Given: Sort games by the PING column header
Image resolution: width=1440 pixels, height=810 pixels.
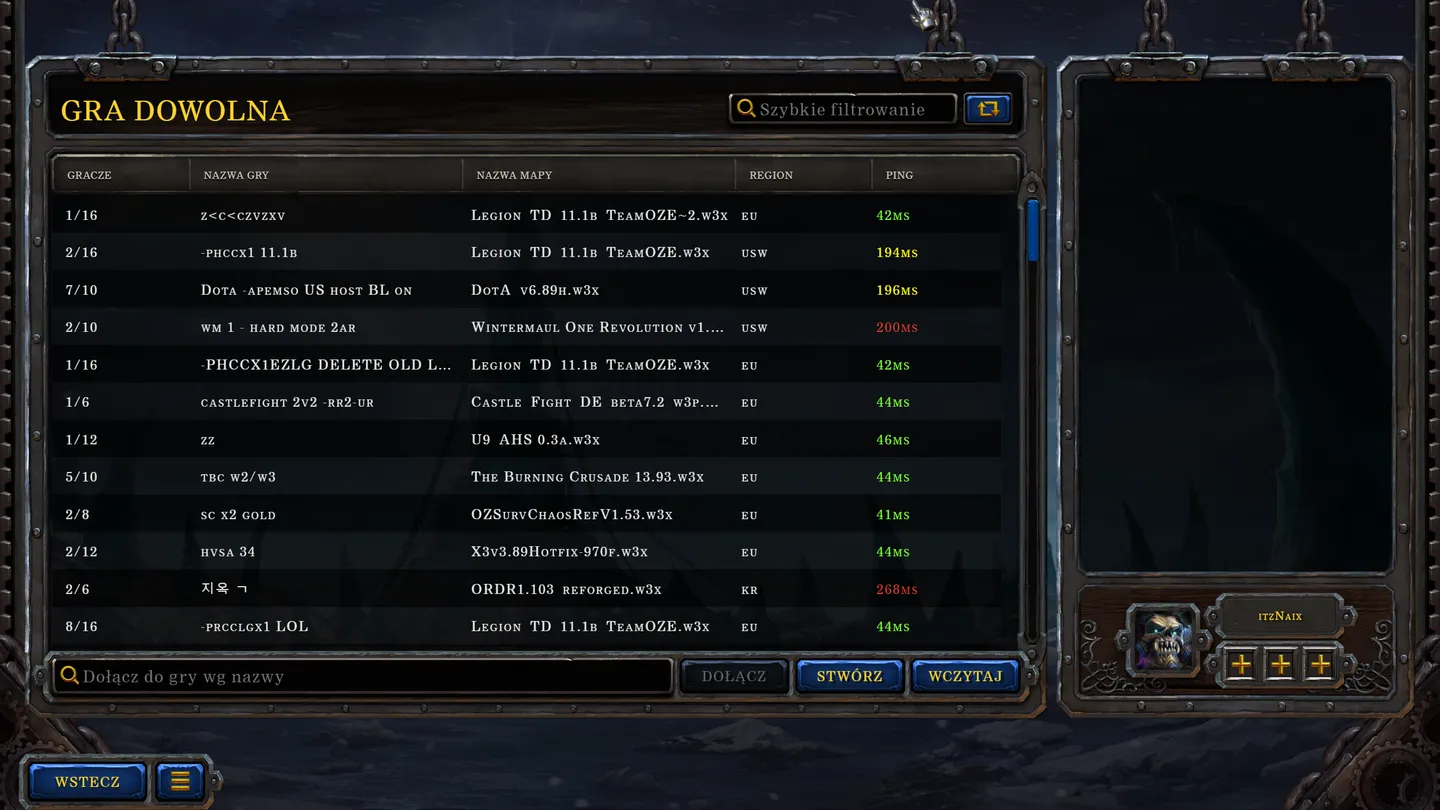Looking at the screenshot, I should (x=898, y=175).
